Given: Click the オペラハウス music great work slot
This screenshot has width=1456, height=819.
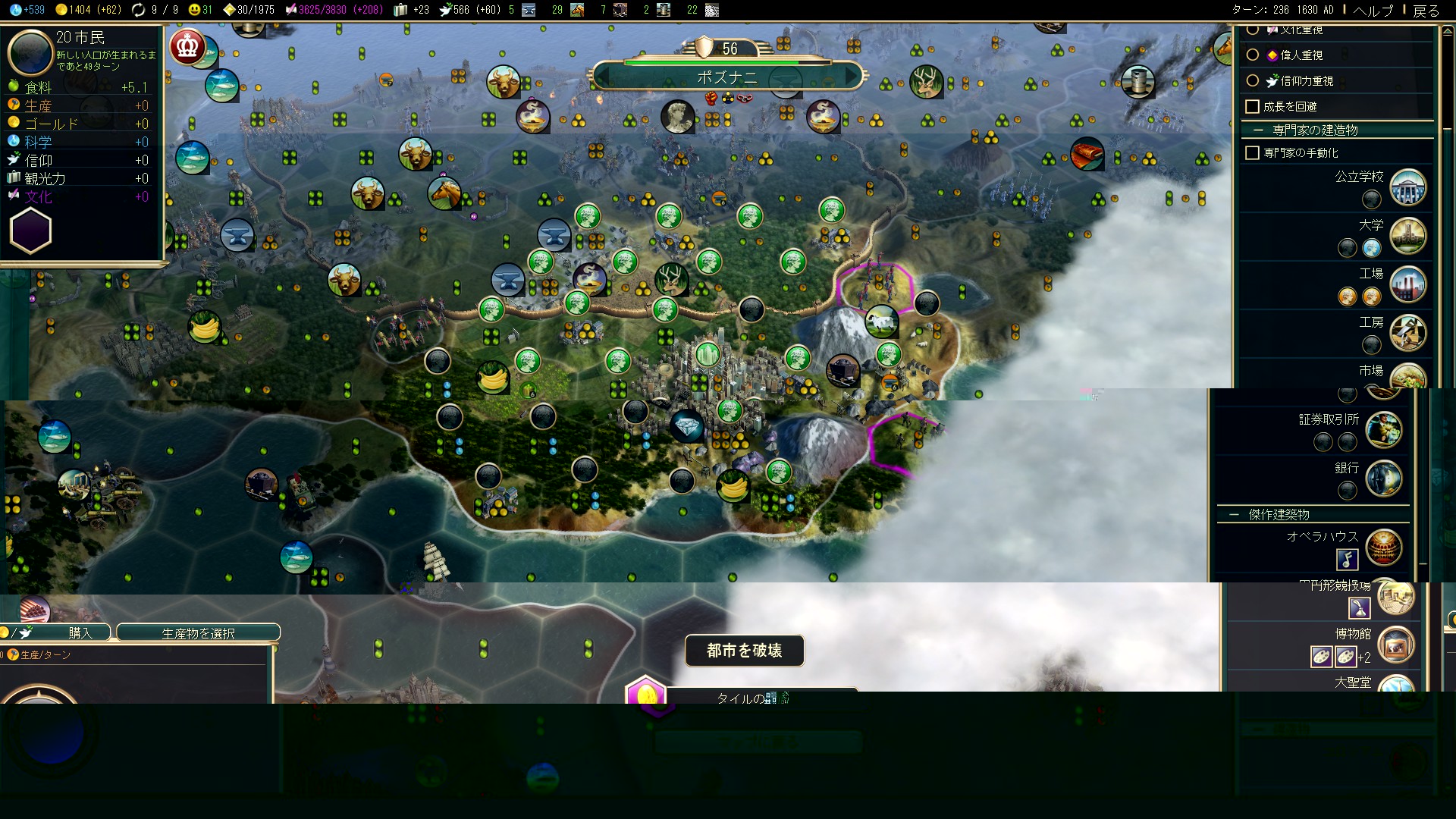Looking at the screenshot, I should click(1347, 560).
